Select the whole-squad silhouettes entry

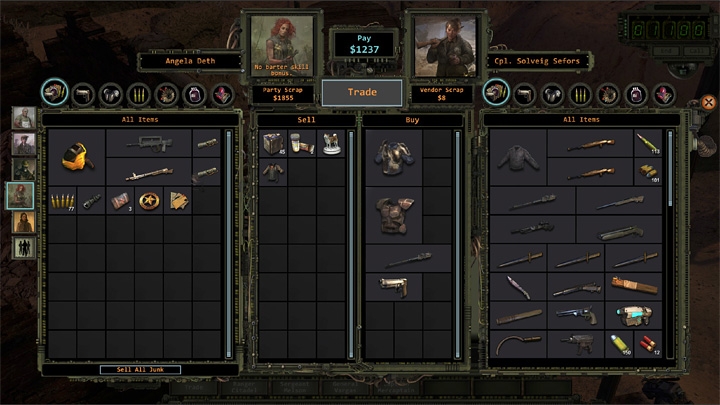tap(21, 246)
